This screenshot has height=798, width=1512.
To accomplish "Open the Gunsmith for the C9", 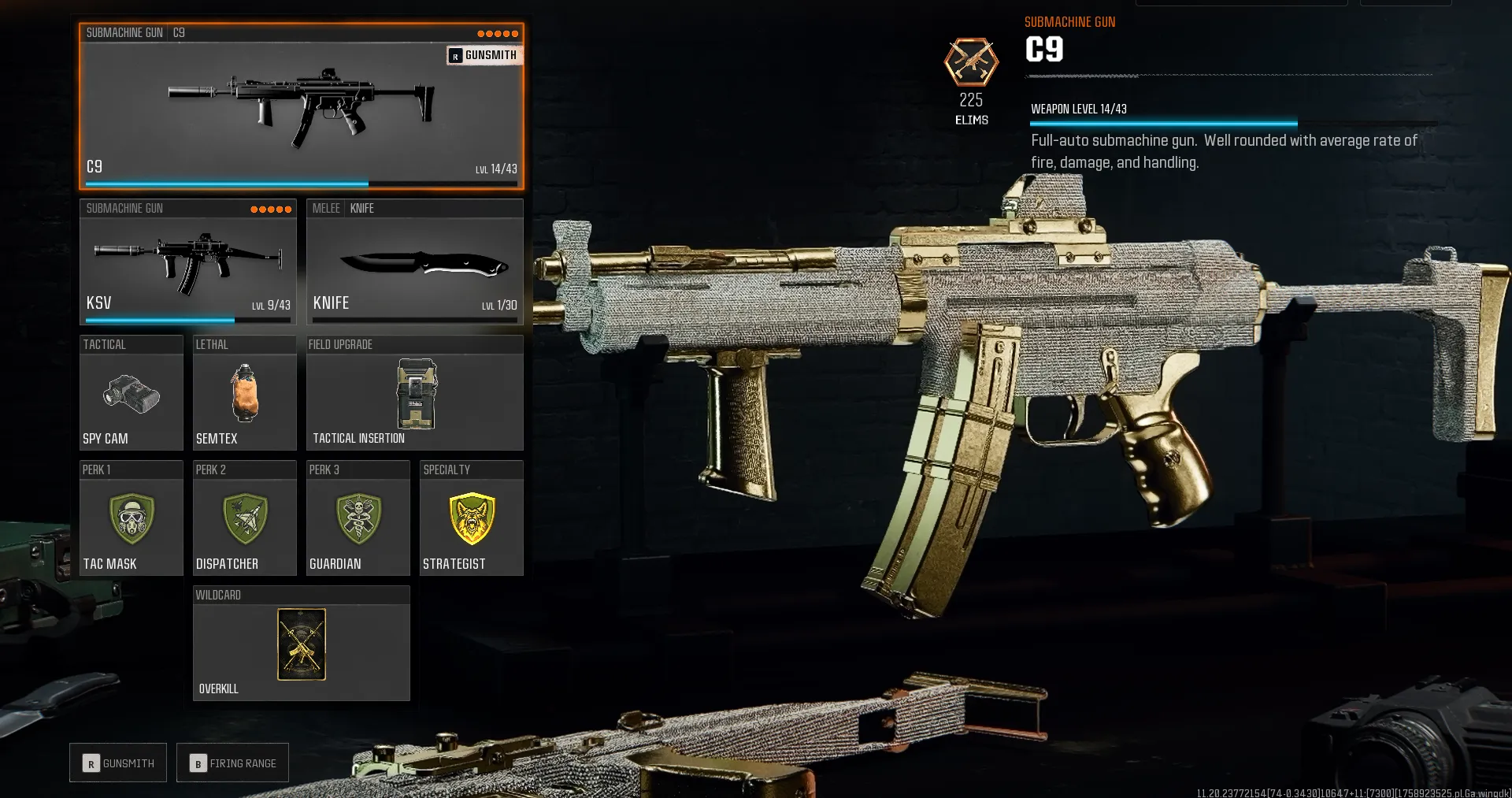I will (x=117, y=763).
